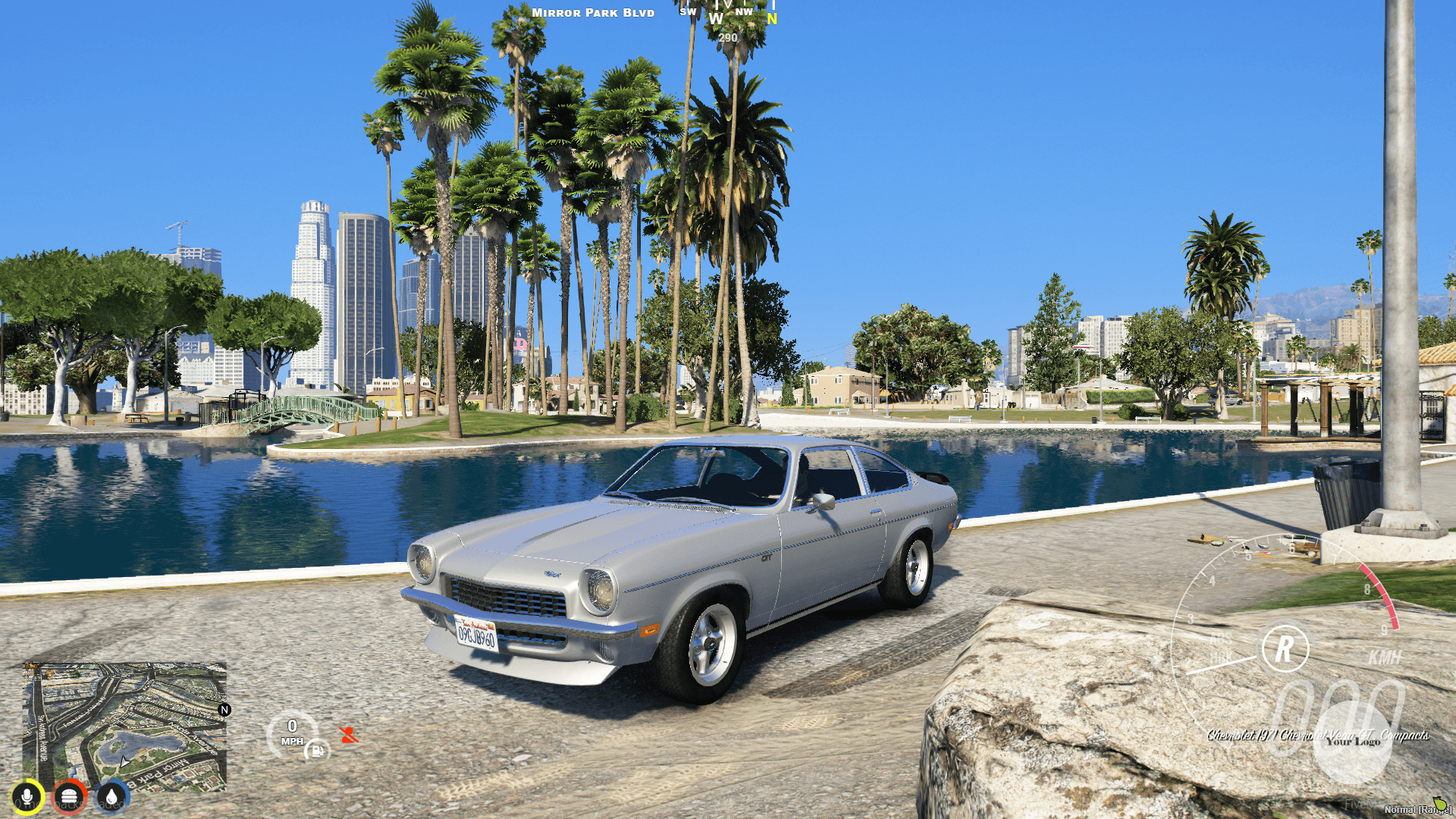
Task: Expand the KMH speed unit display
Action: click(x=1385, y=657)
